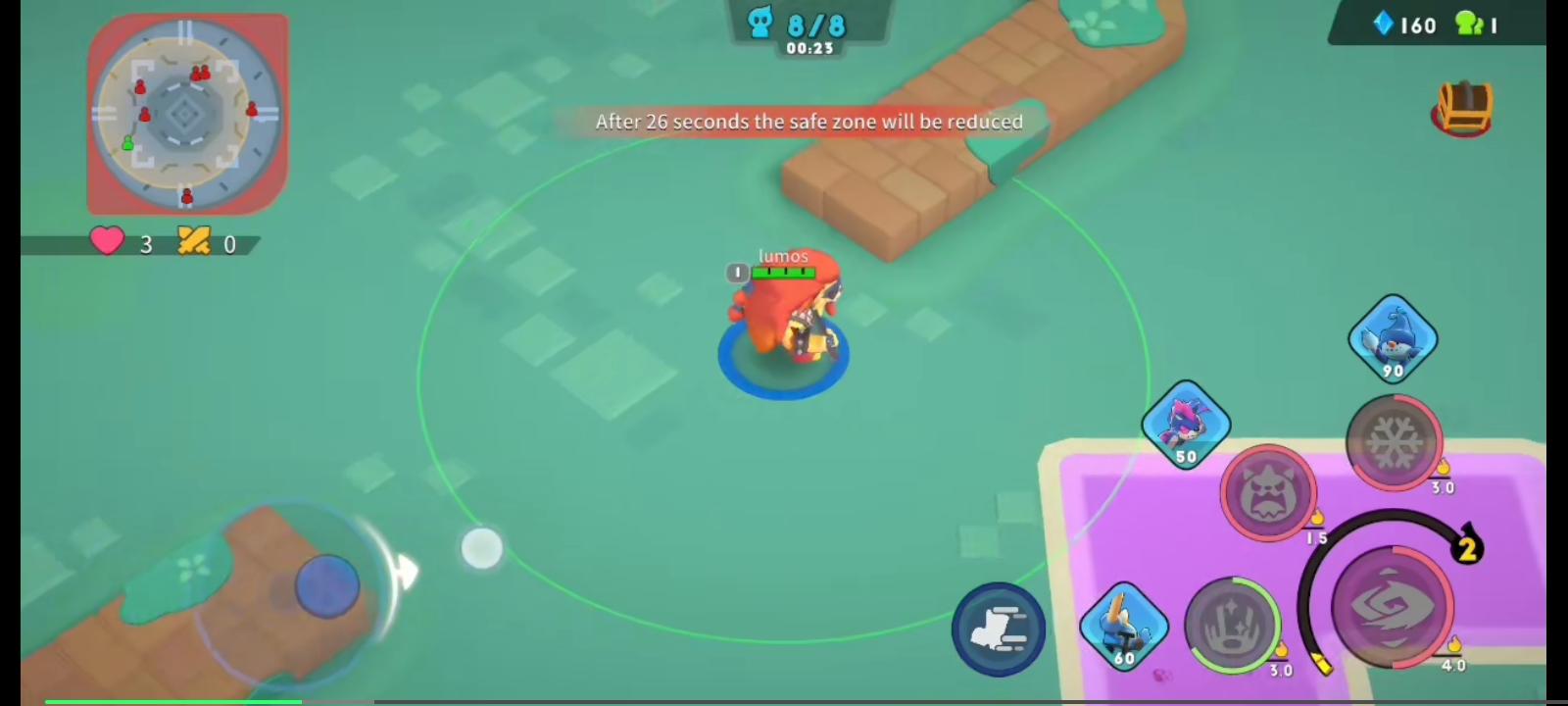1568x706 pixels.
Task: Dismiss the safe zone warning banner
Action: [x=808, y=122]
